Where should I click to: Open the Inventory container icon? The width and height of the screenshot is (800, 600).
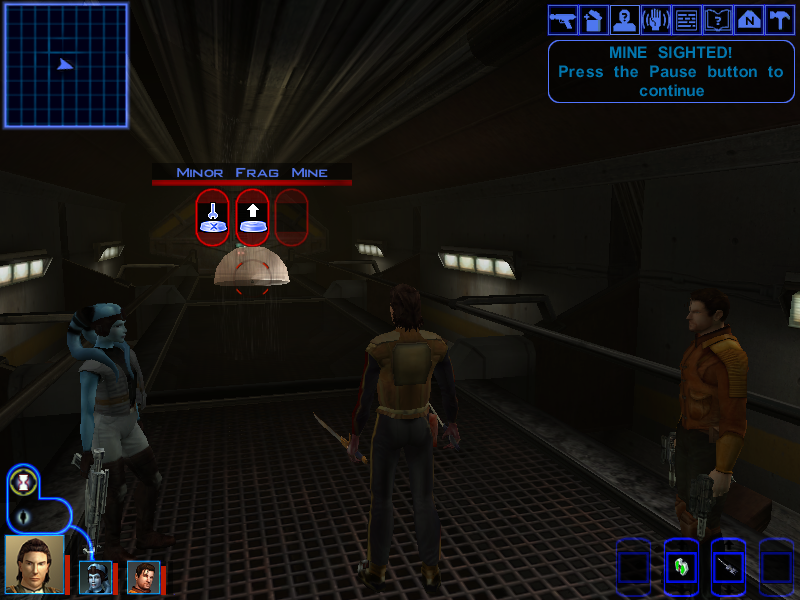pyautogui.click(x=593, y=19)
